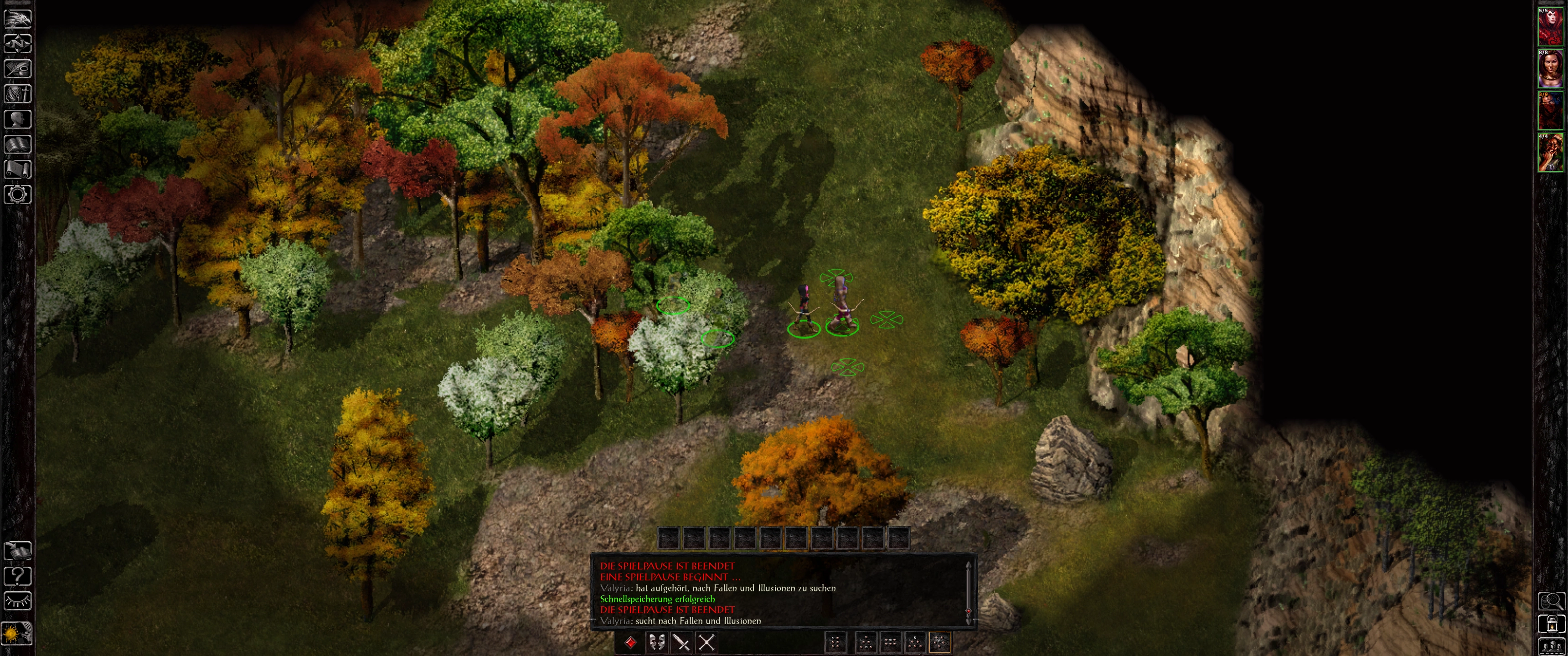Select the brown-haired woman in purple portrait
The image size is (1568, 656).
[x=1550, y=69]
